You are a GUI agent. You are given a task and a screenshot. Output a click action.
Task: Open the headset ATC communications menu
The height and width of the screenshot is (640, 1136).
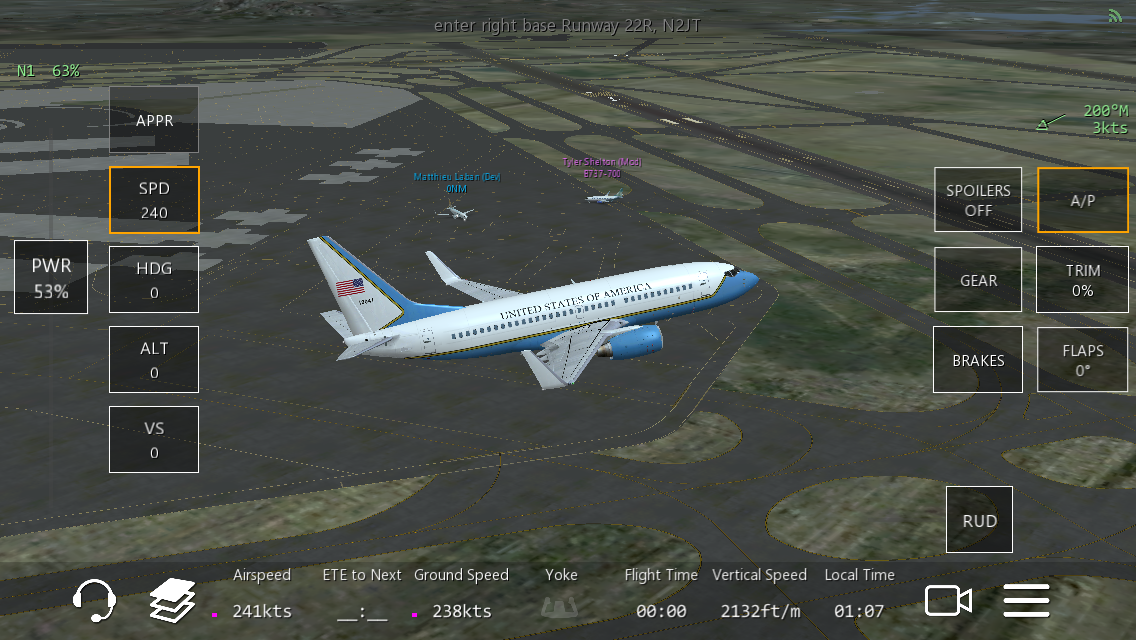coord(95,600)
